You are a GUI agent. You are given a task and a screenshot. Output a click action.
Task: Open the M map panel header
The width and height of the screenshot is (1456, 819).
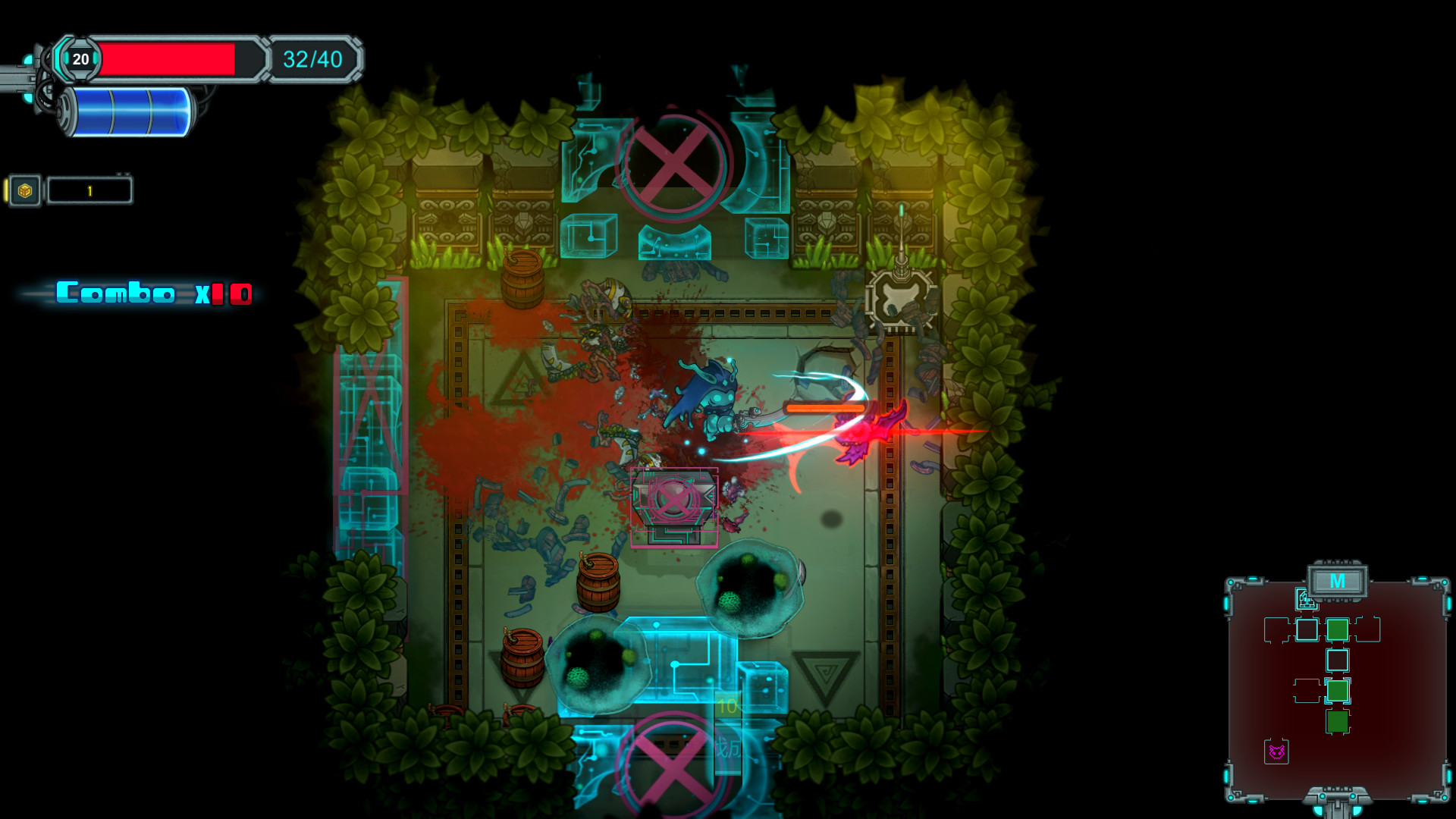click(1337, 582)
